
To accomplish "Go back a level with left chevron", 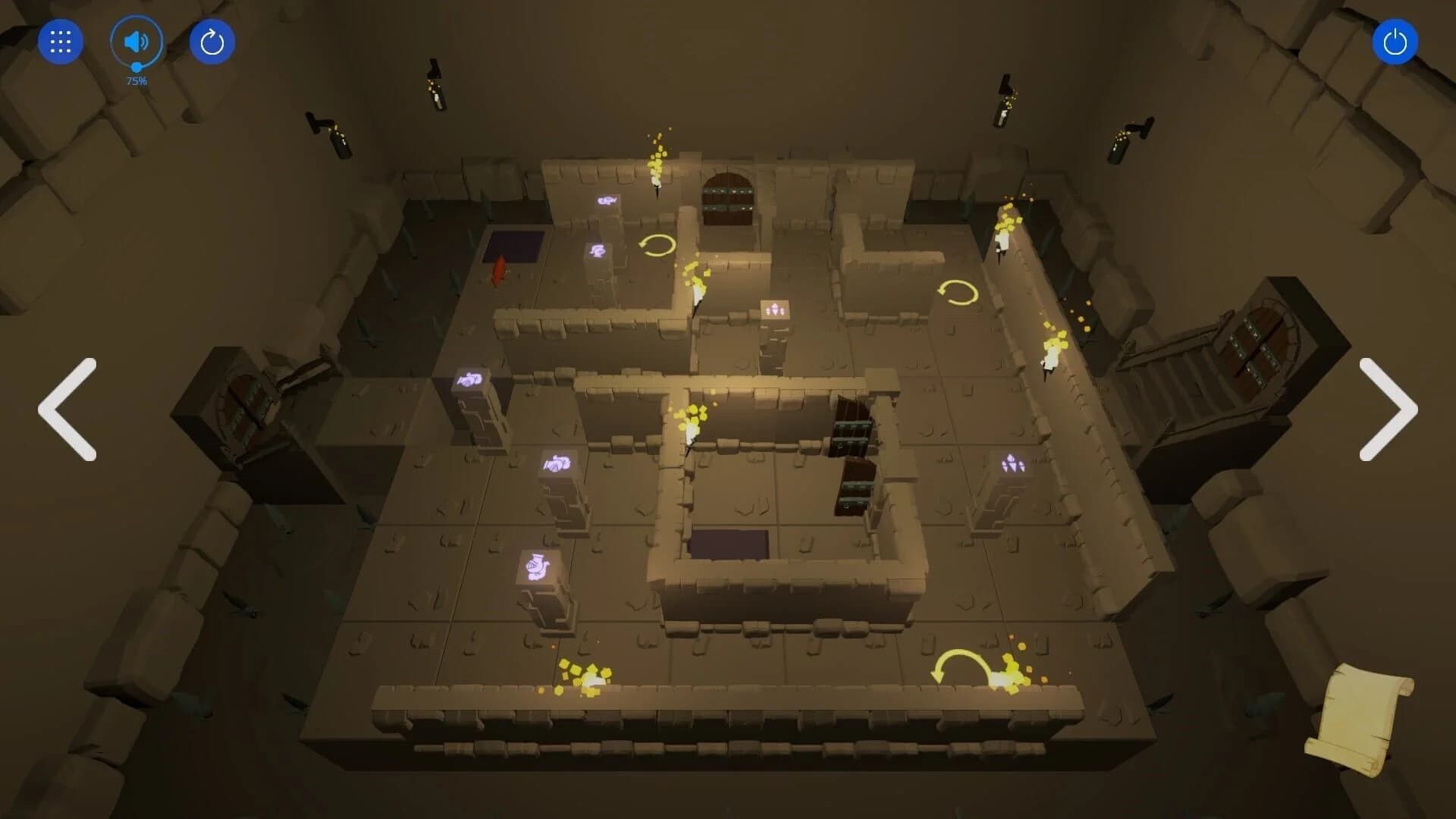I will pyautogui.click(x=68, y=409).
